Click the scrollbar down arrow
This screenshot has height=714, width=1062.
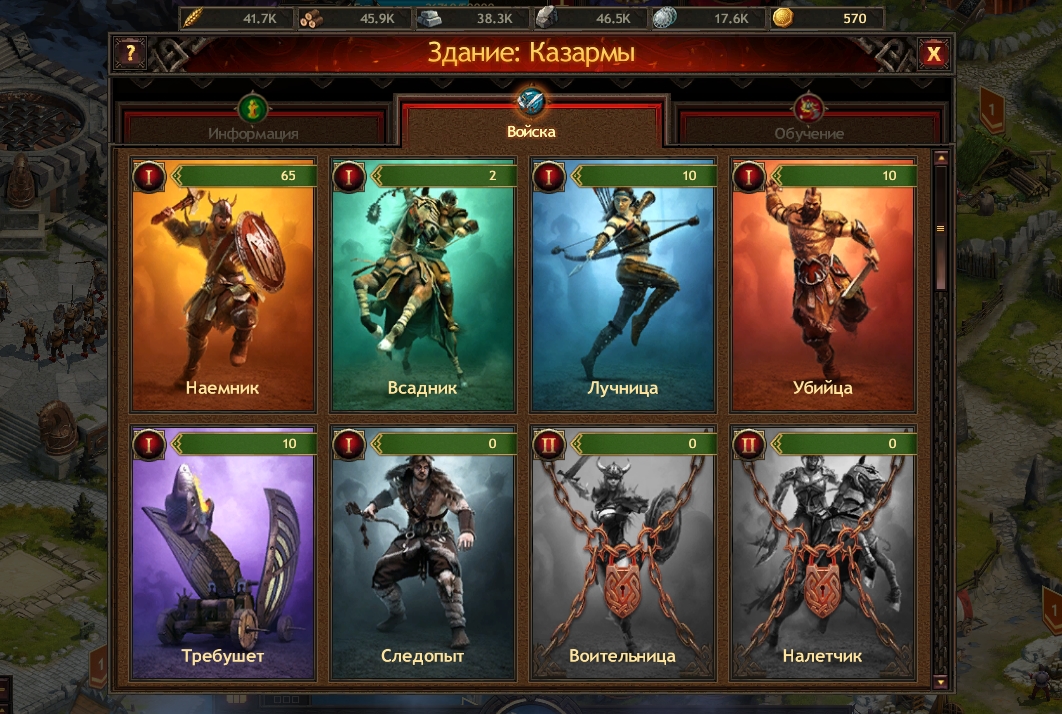tap(940, 681)
